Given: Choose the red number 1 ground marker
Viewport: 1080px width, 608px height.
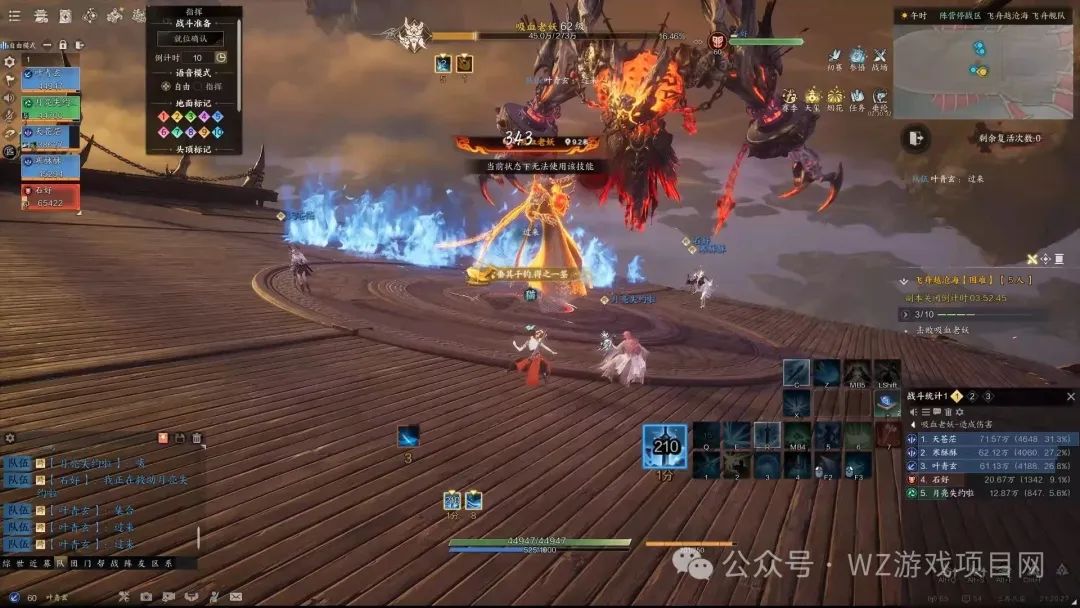Looking at the screenshot, I should pyautogui.click(x=164, y=116).
